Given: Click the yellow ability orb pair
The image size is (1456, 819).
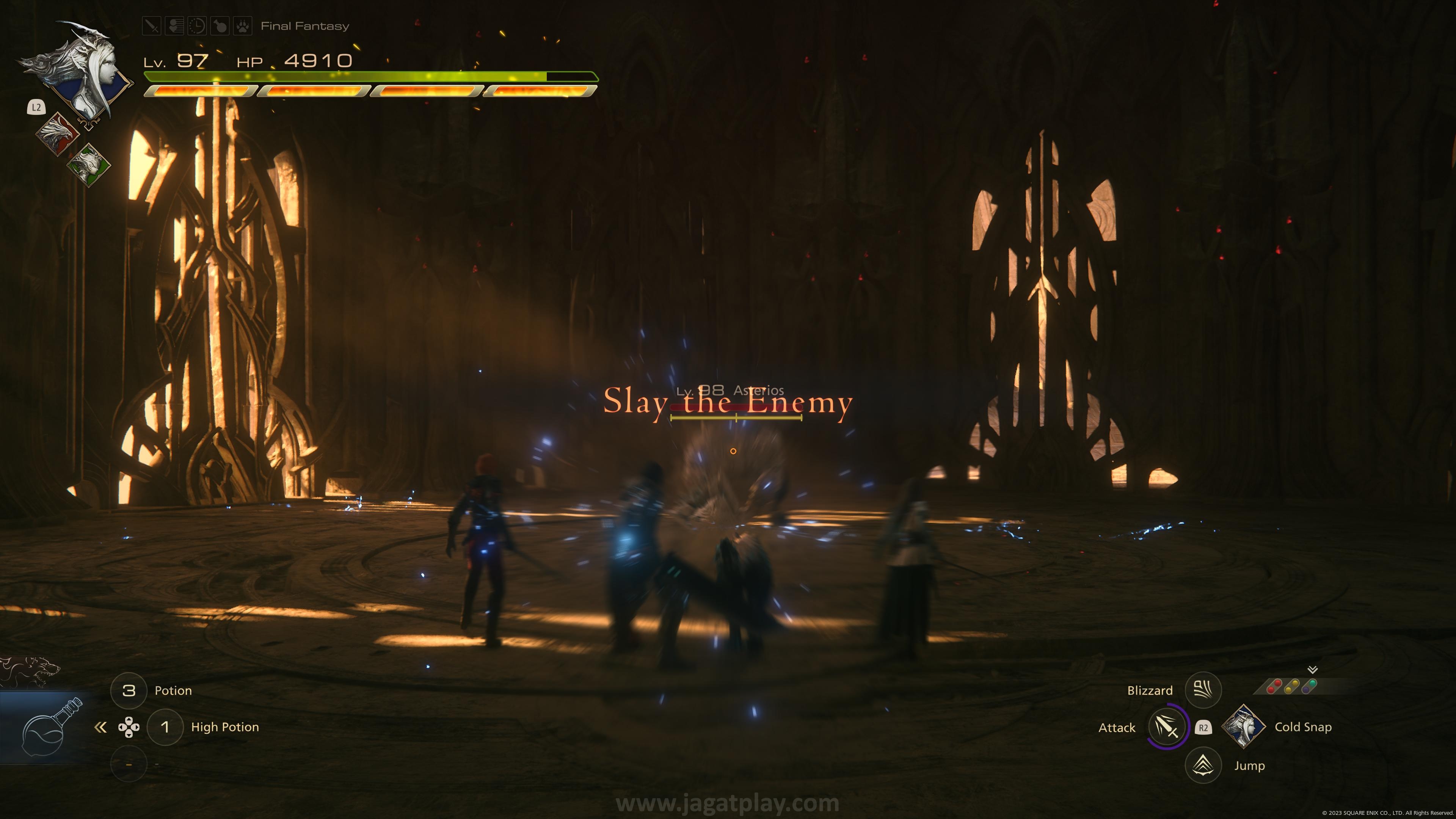Looking at the screenshot, I should [1291, 686].
